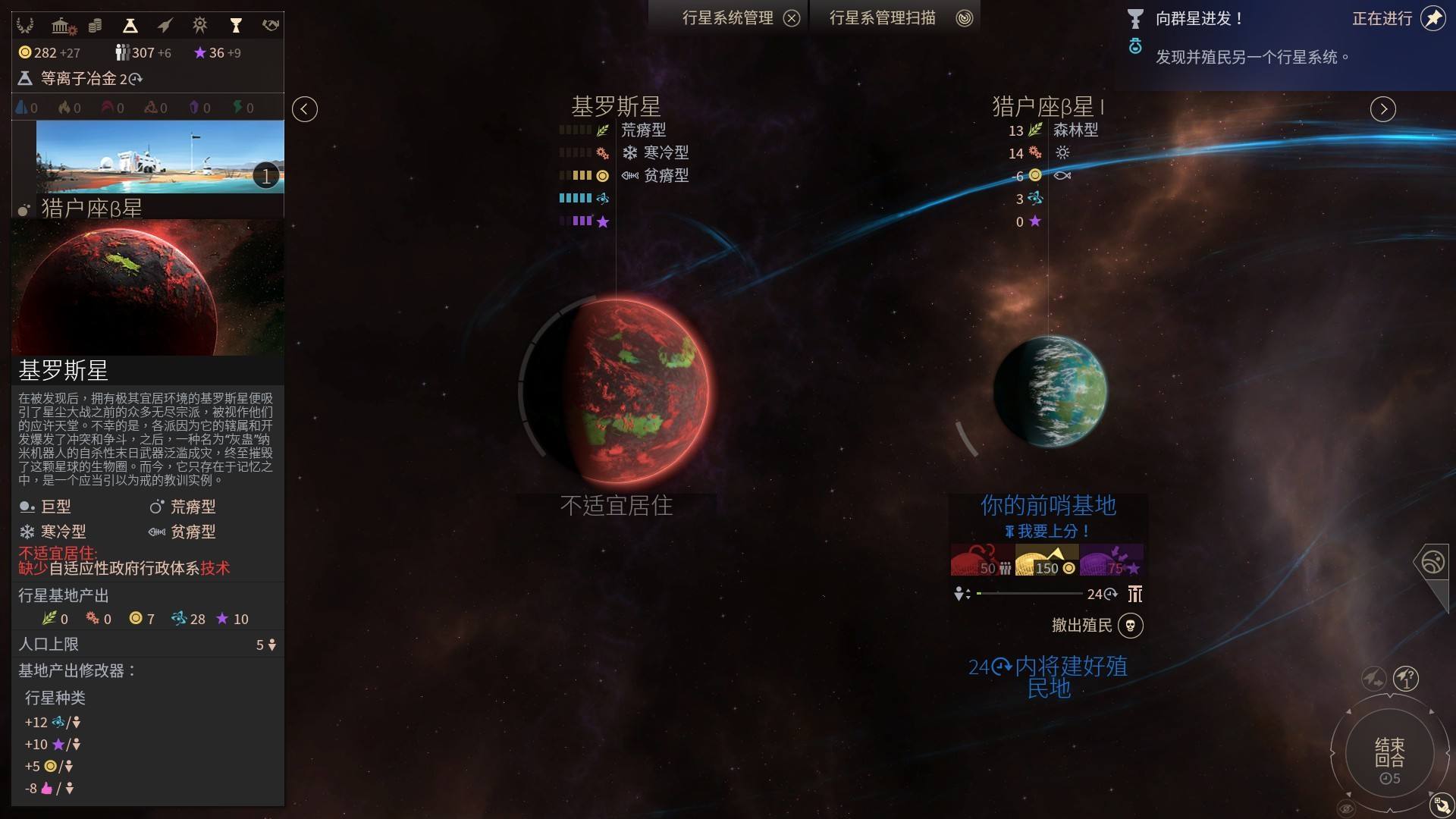Choose the red 50 manpower outpost boost
The height and width of the screenshot is (819, 1456).
(982, 560)
